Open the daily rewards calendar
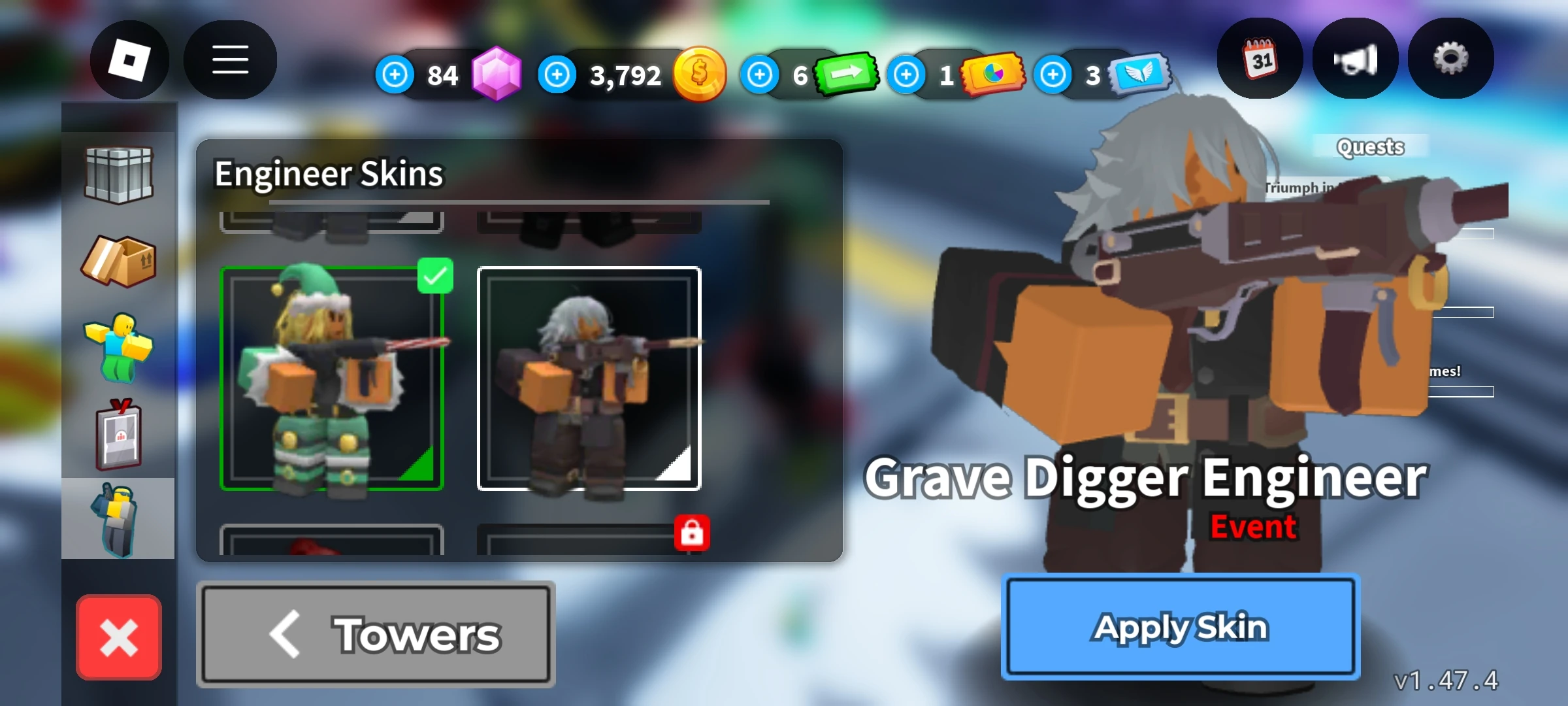Viewport: 1568px width, 706px height. (1260, 59)
